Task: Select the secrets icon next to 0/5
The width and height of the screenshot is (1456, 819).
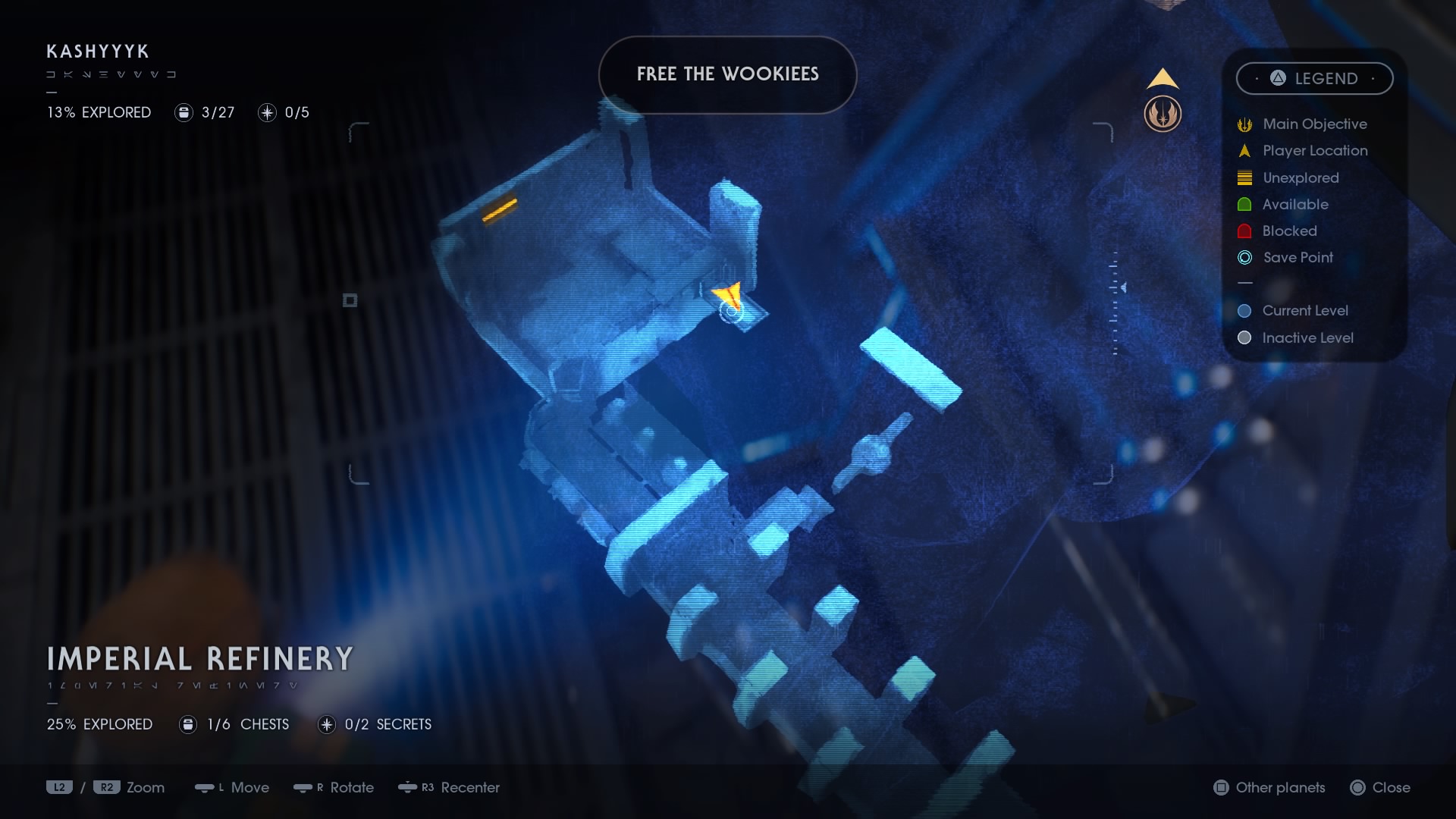Action: pos(266,112)
